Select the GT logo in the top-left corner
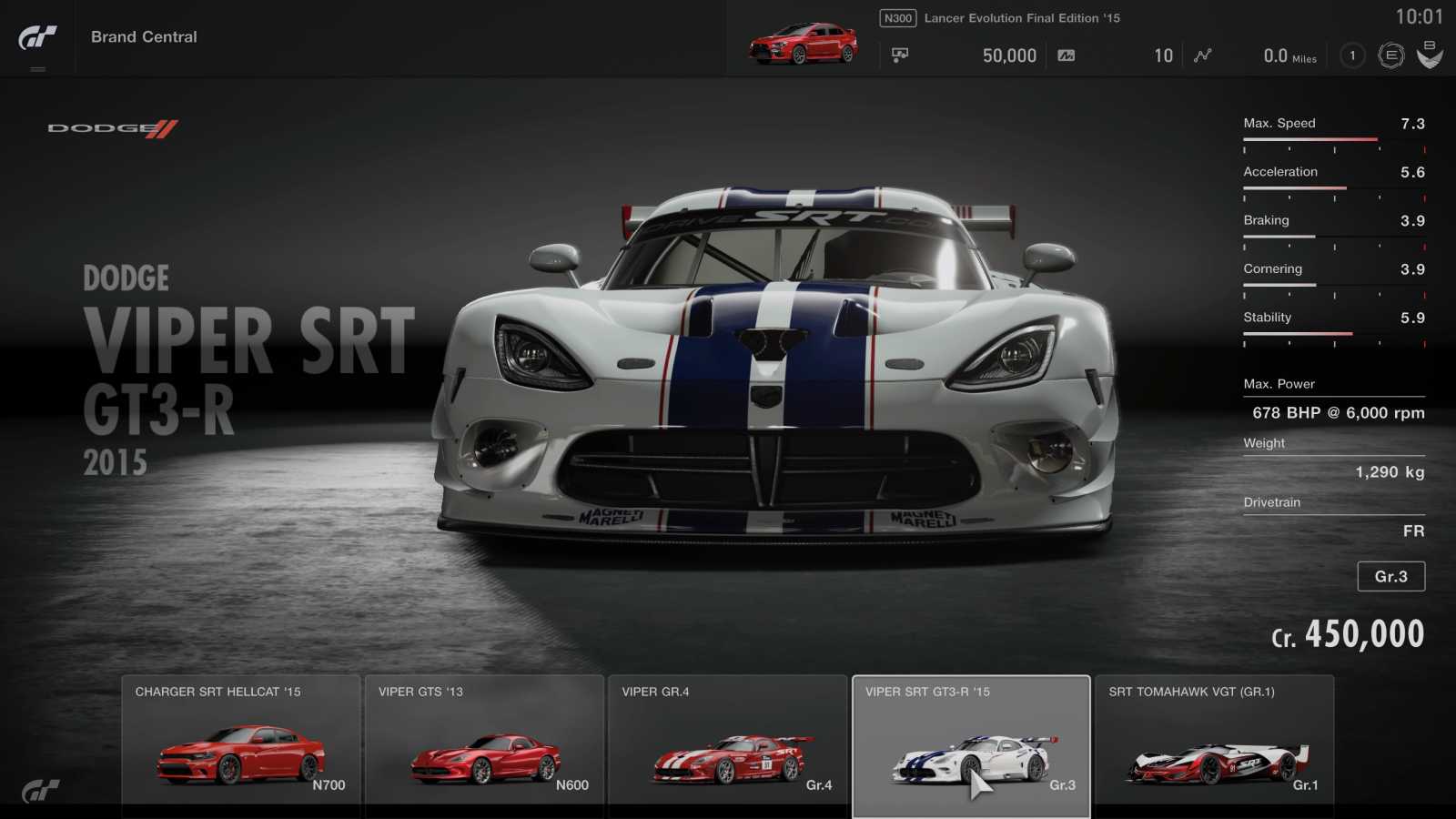This screenshot has height=819, width=1456. click(38, 35)
